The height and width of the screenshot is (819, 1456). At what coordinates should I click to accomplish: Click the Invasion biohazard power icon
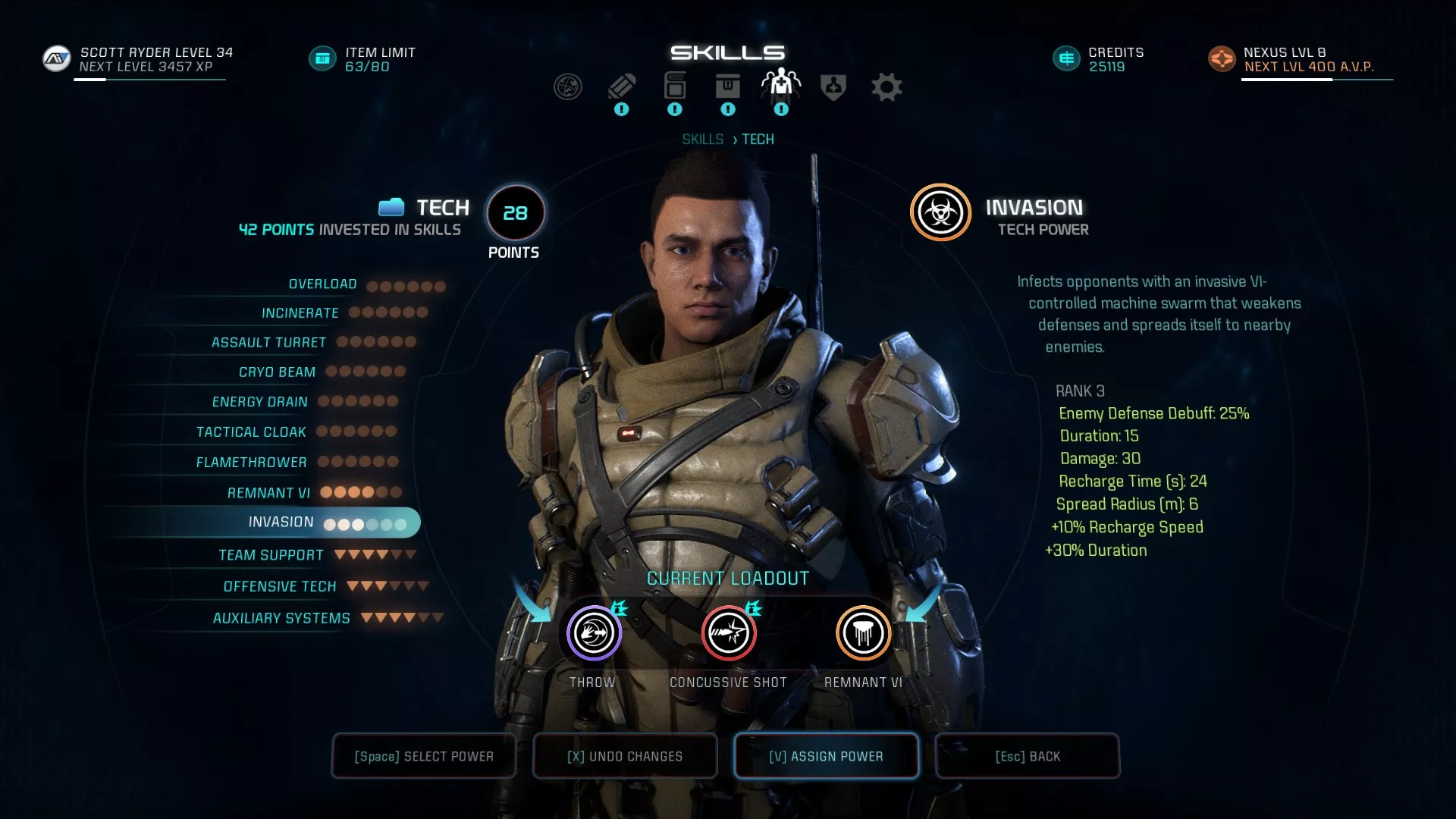pos(940,213)
